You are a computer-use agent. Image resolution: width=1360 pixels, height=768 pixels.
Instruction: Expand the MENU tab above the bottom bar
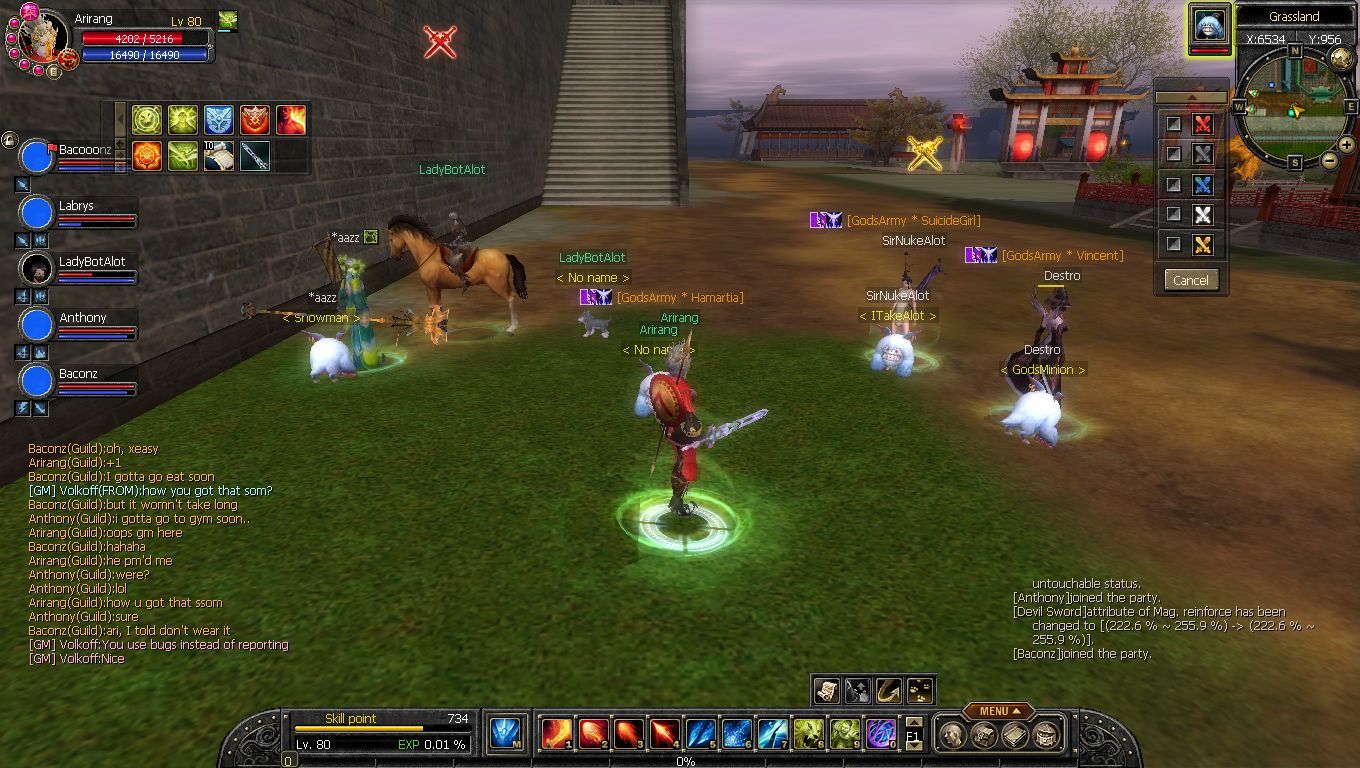pos(998,711)
